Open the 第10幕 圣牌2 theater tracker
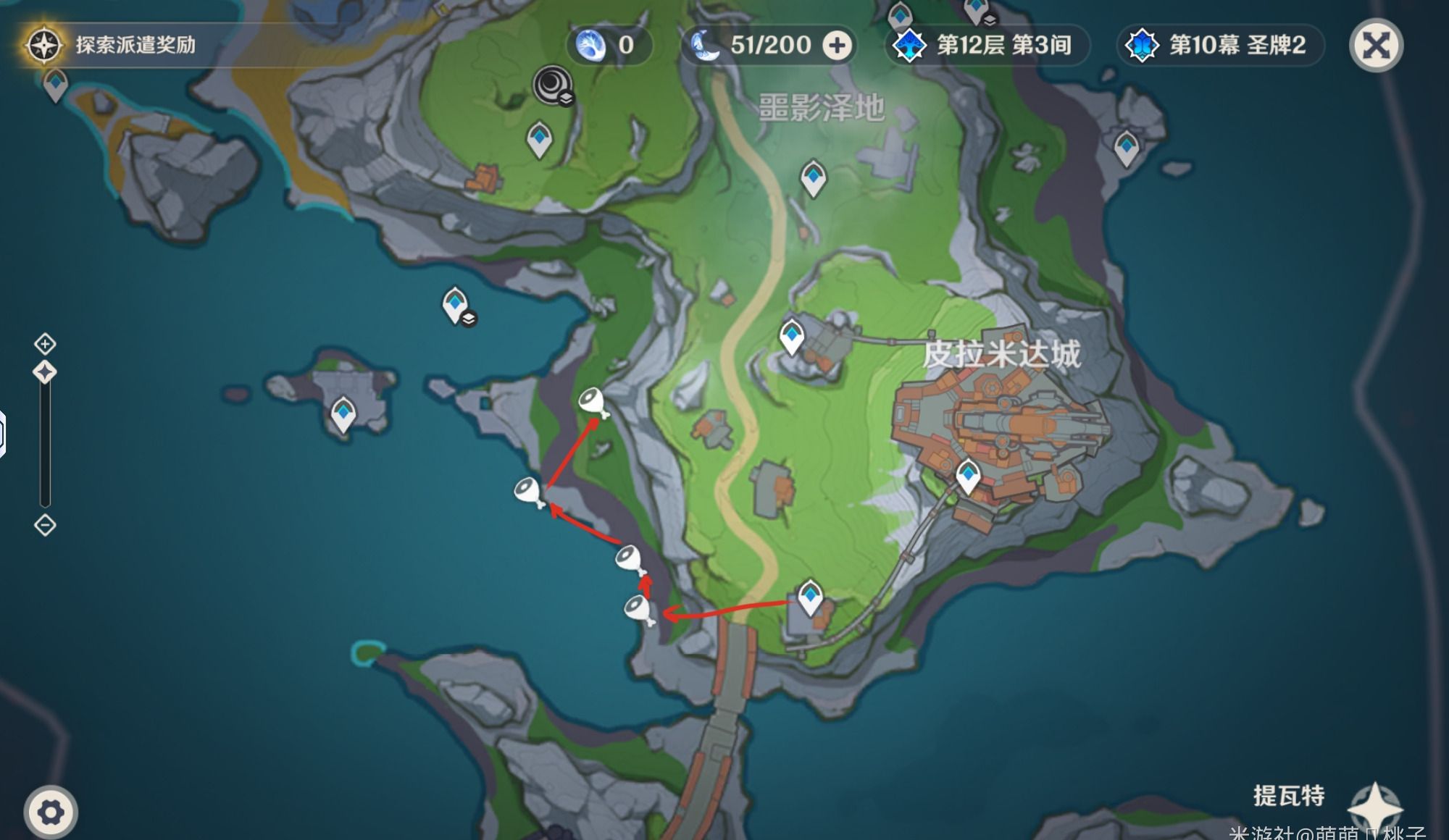 tap(1221, 46)
